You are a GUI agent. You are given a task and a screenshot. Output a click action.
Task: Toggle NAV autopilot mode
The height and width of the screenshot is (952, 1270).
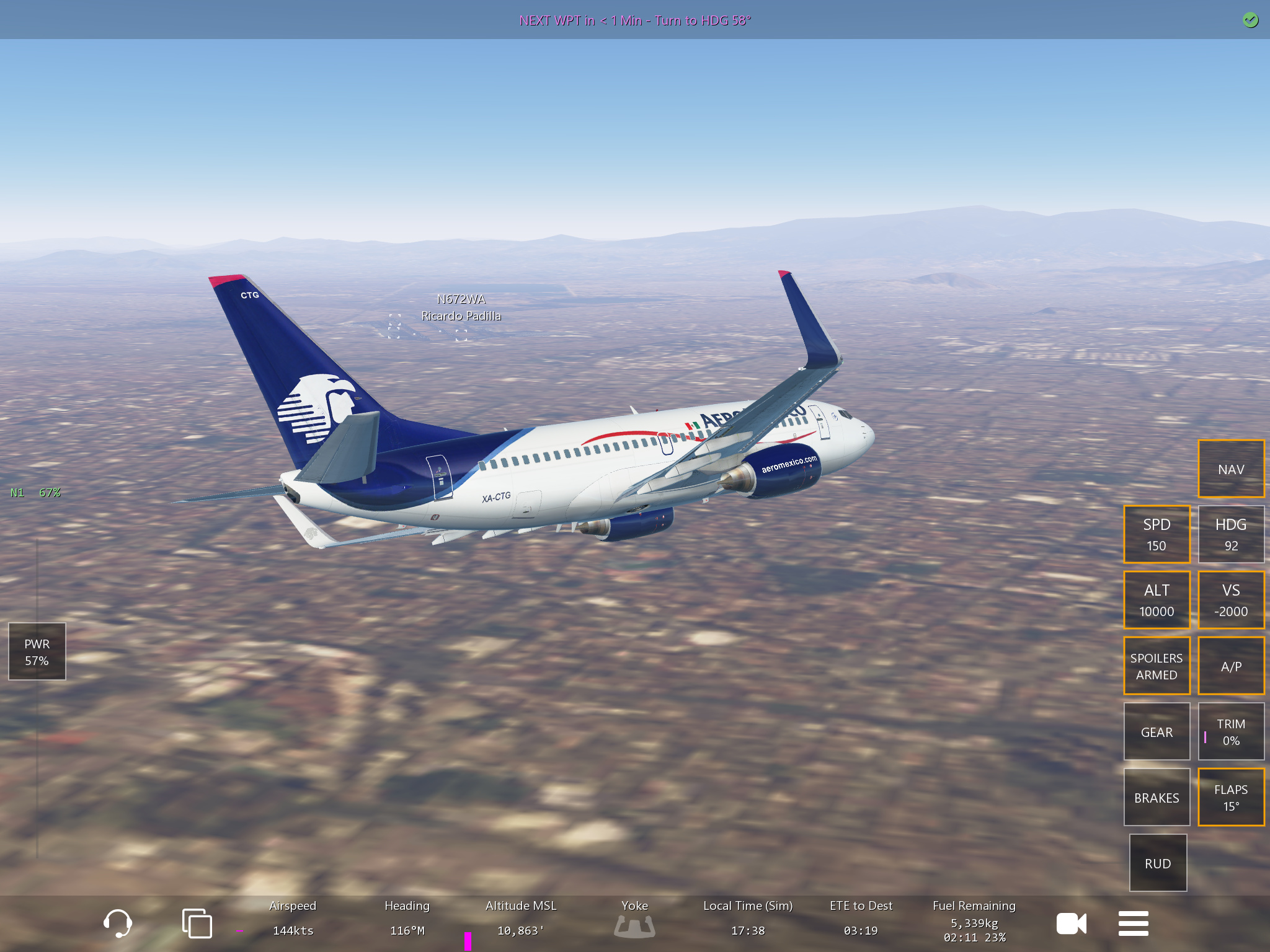(1230, 469)
